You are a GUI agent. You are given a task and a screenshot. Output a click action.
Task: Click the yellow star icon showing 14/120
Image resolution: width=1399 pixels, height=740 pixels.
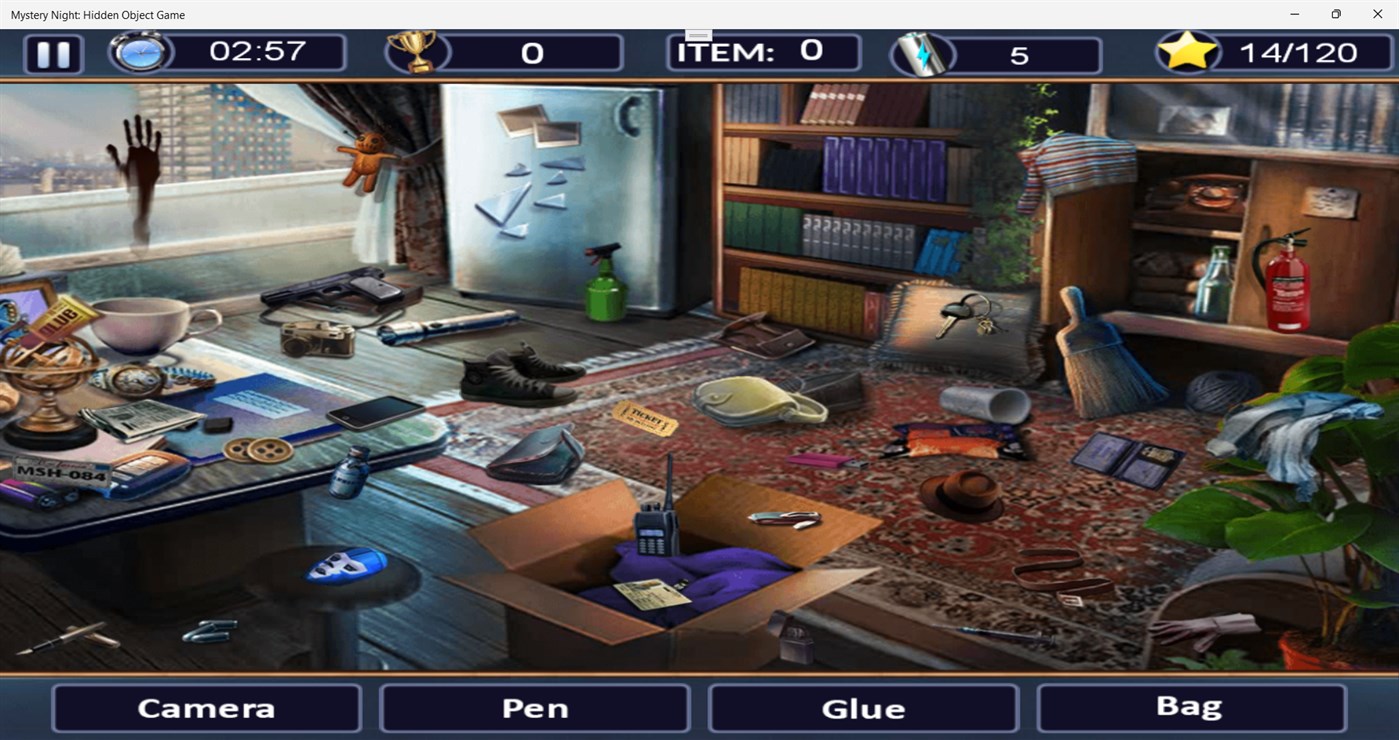pyautogui.click(x=1188, y=50)
